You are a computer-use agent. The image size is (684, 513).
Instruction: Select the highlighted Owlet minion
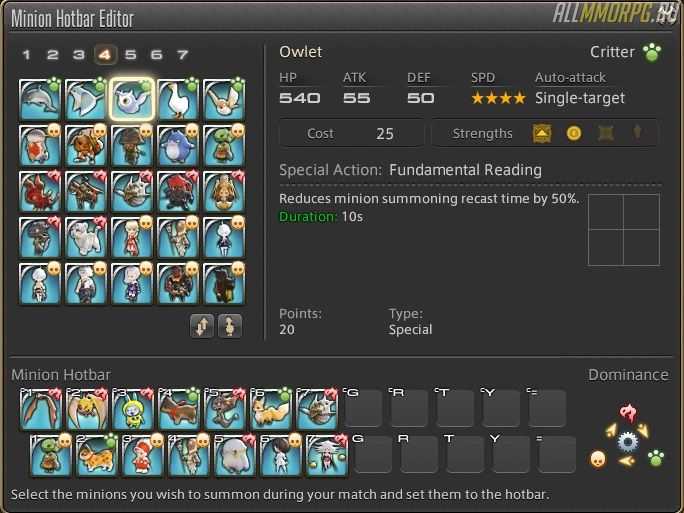(132, 100)
